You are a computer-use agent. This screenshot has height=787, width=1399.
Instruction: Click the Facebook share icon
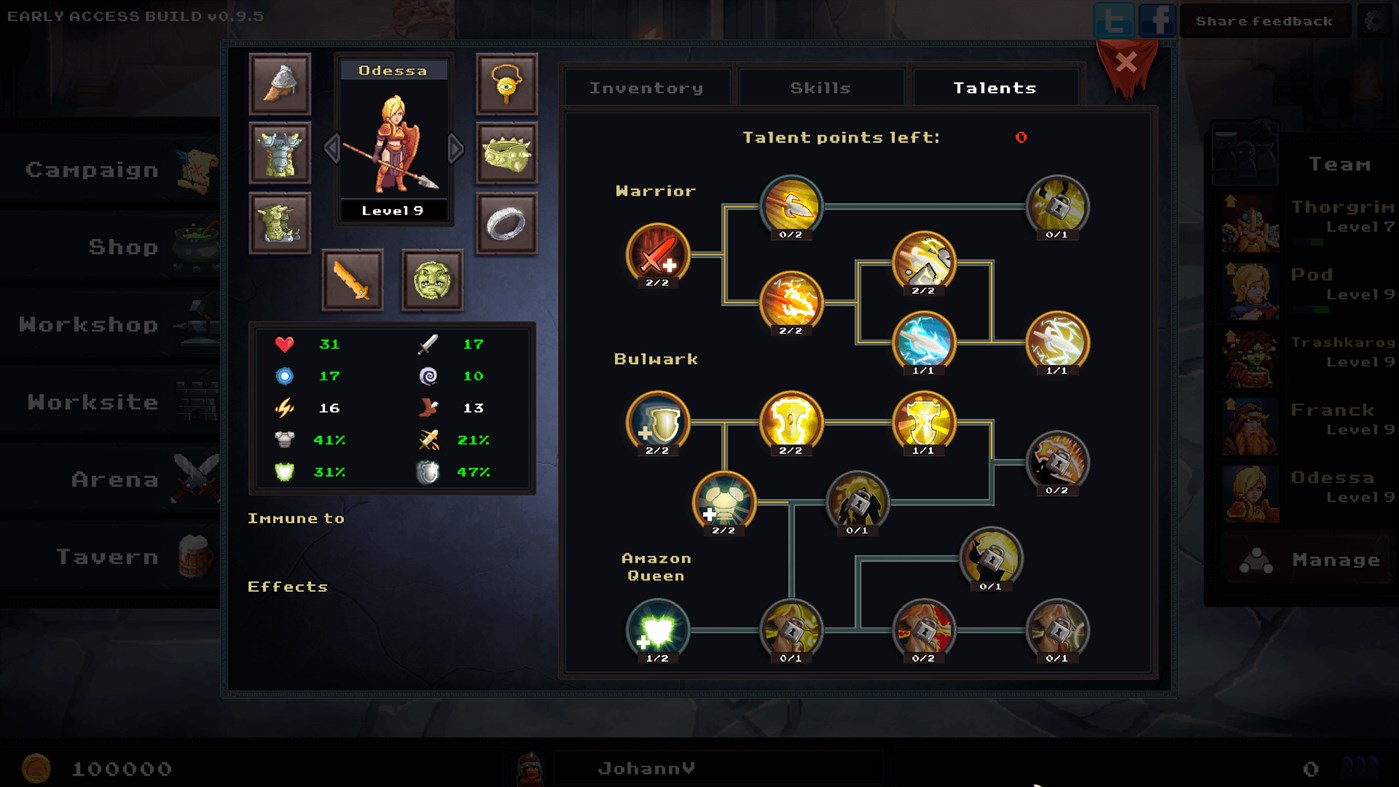[1156, 19]
